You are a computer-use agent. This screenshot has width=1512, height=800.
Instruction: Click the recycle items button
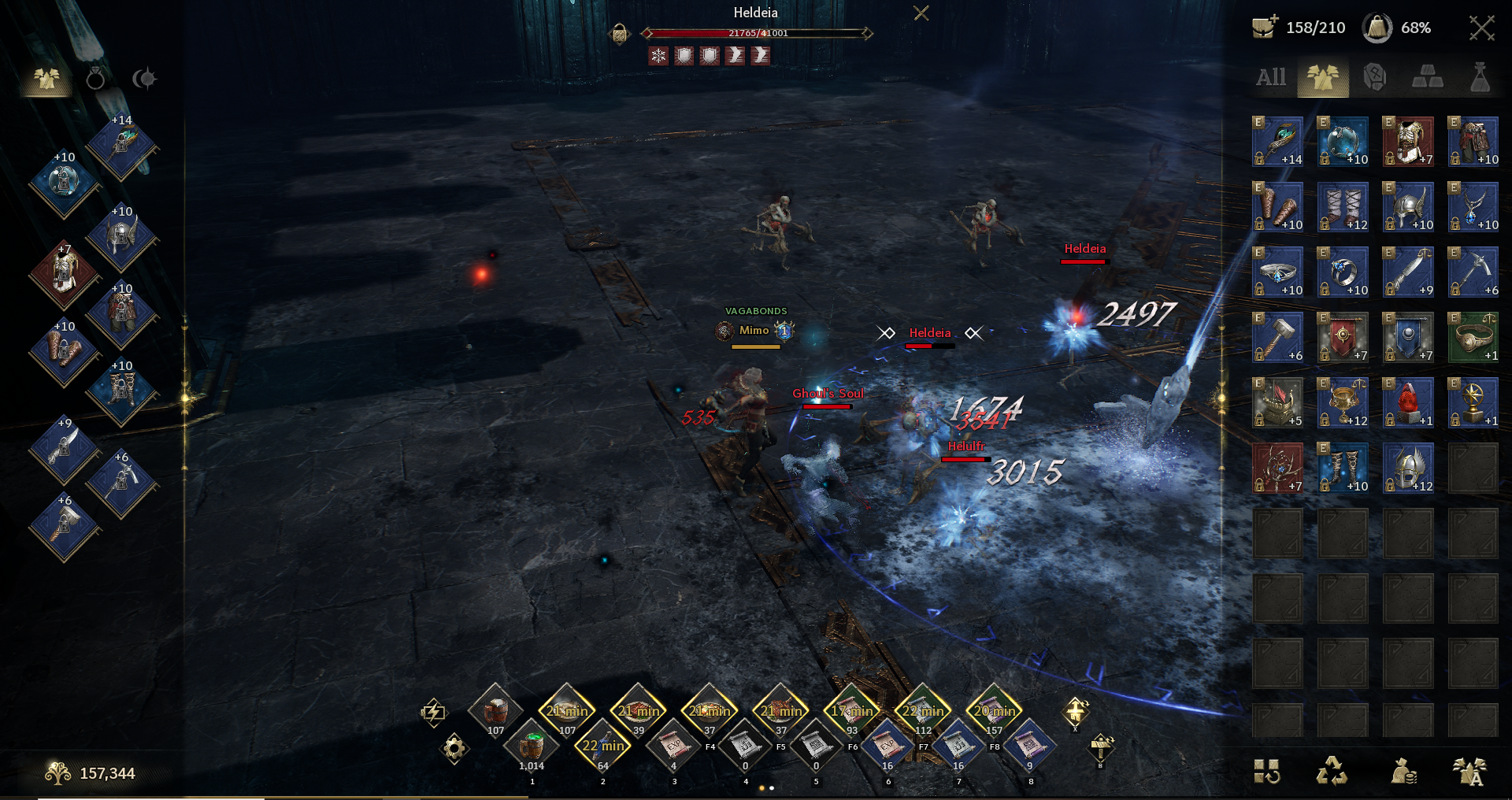(x=1332, y=771)
